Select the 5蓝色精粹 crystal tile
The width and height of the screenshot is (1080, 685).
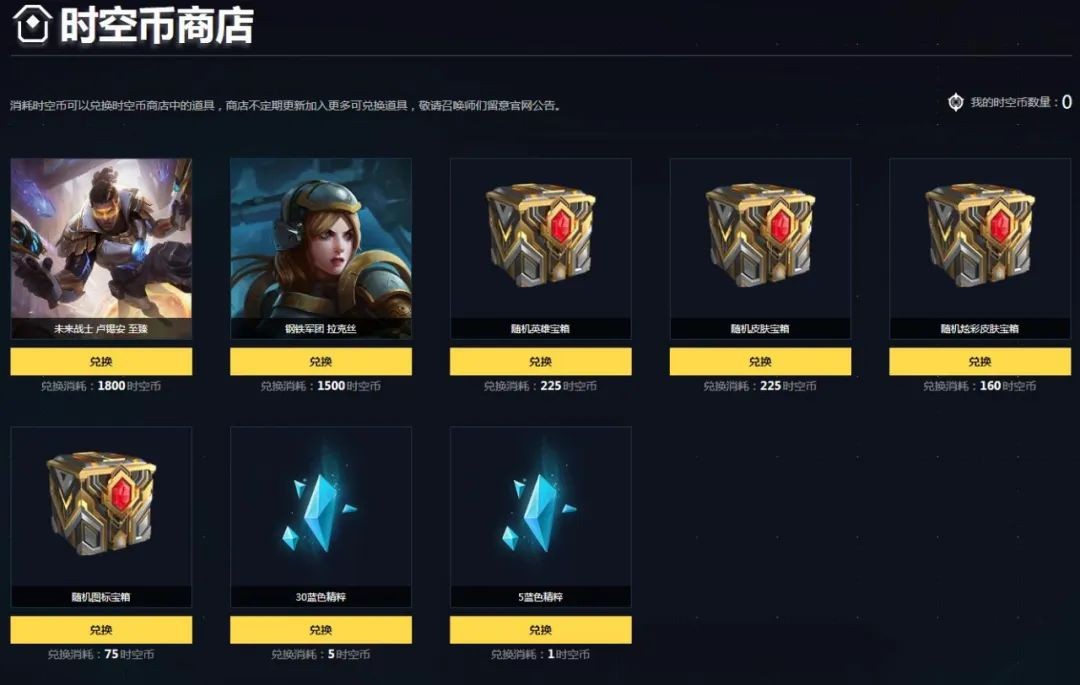[540, 506]
